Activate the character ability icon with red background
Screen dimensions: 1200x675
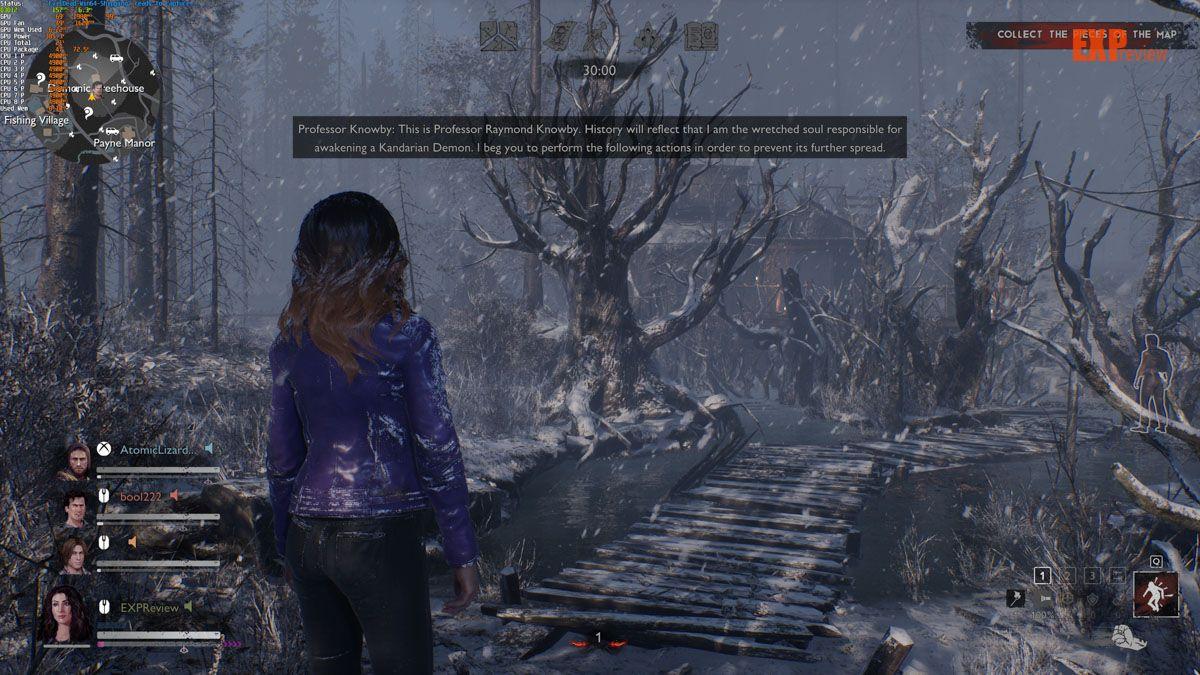coord(1154,596)
